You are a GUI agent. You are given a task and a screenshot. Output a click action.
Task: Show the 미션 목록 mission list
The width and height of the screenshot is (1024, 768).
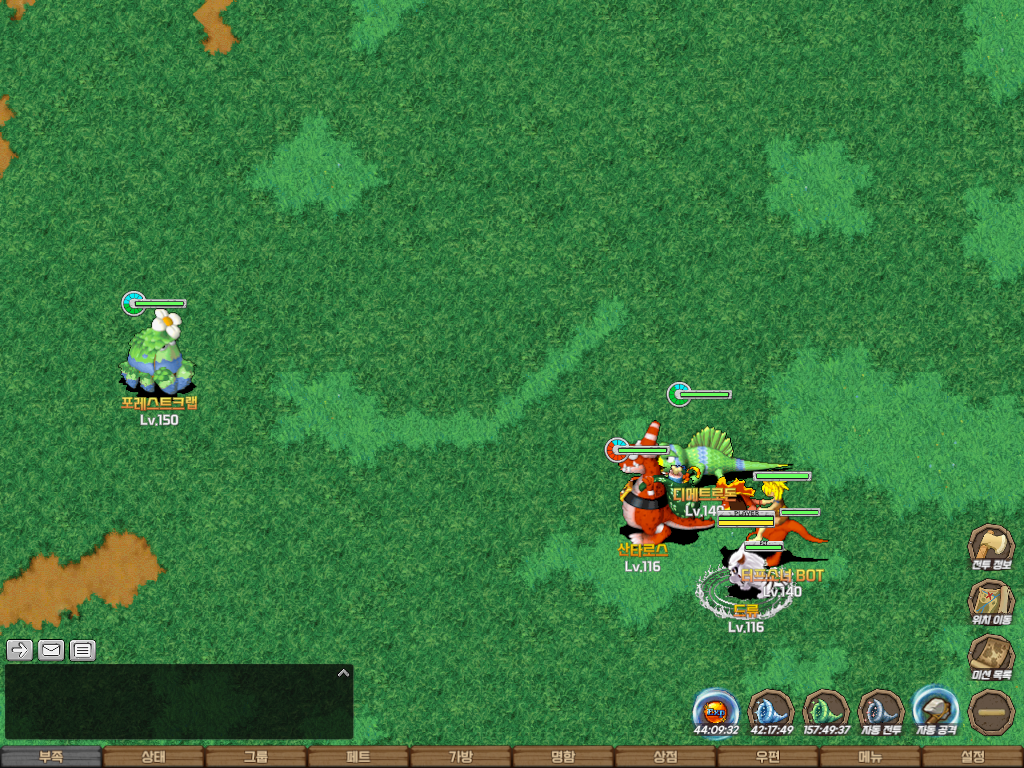(x=991, y=657)
